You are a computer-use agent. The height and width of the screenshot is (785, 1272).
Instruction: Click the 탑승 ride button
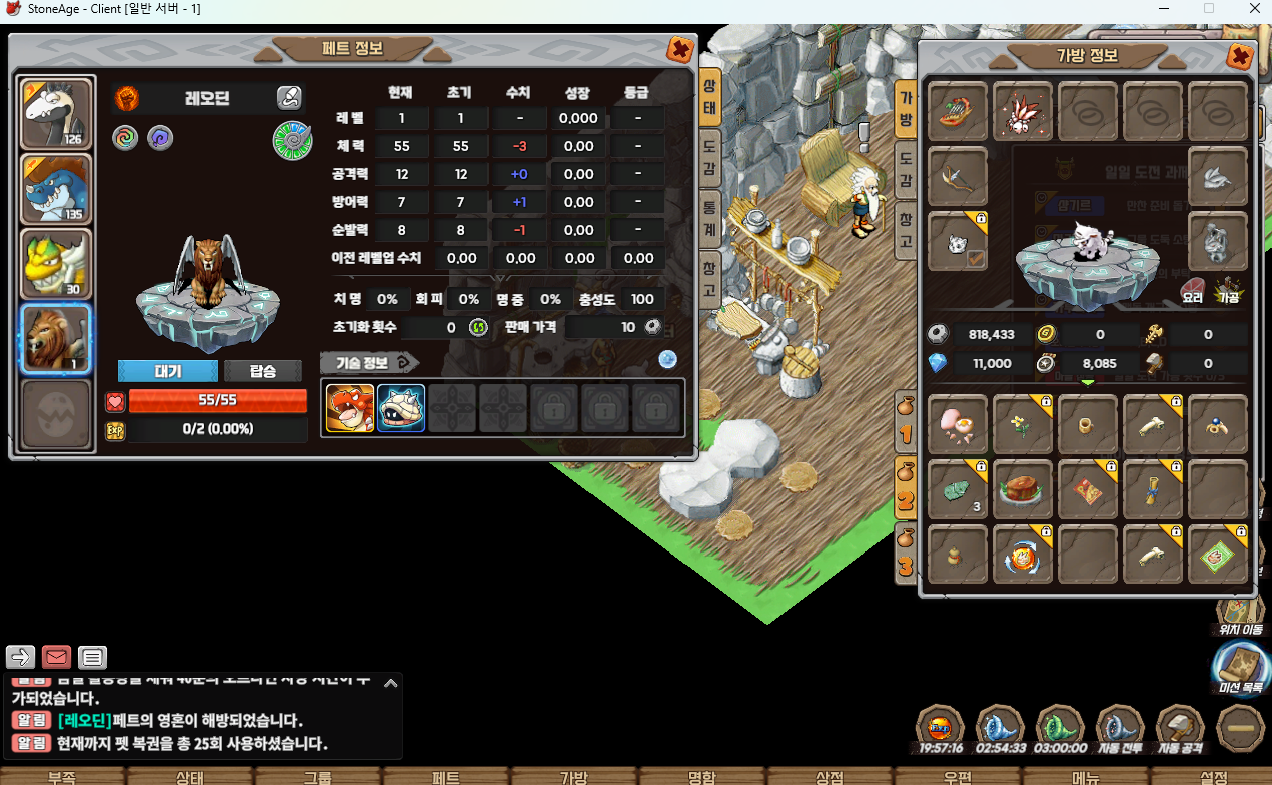pyautogui.click(x=262, y=371)
